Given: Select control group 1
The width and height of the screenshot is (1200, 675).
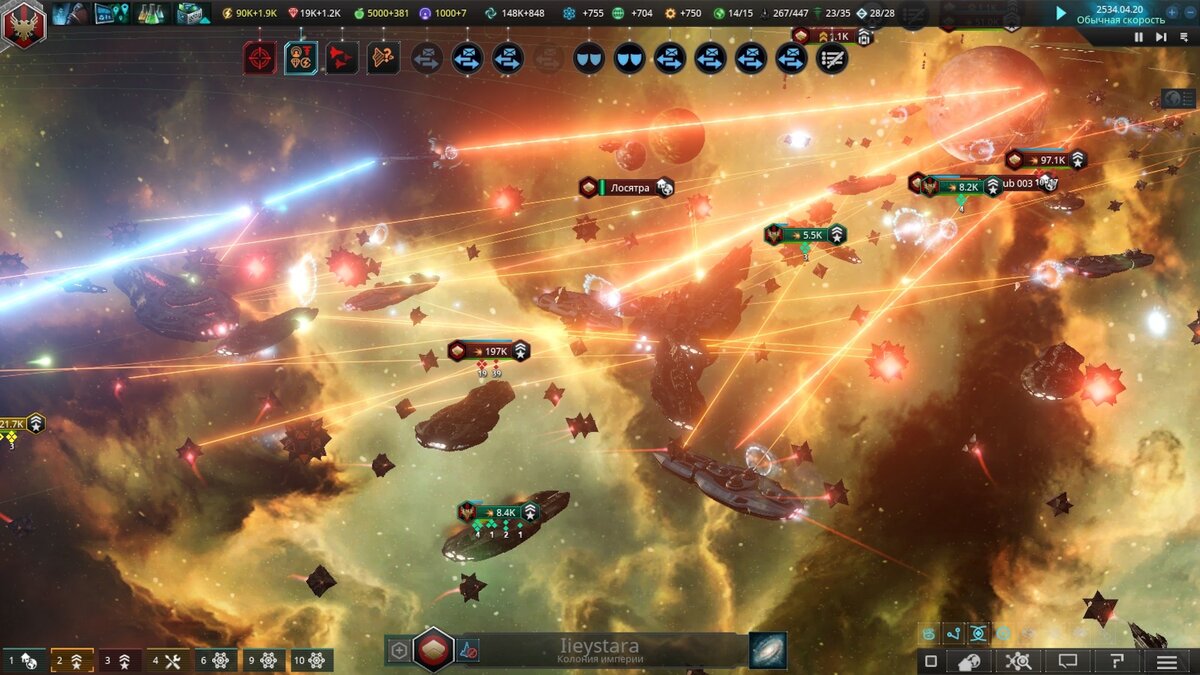Looking at the screenshot, I should 24,661.
